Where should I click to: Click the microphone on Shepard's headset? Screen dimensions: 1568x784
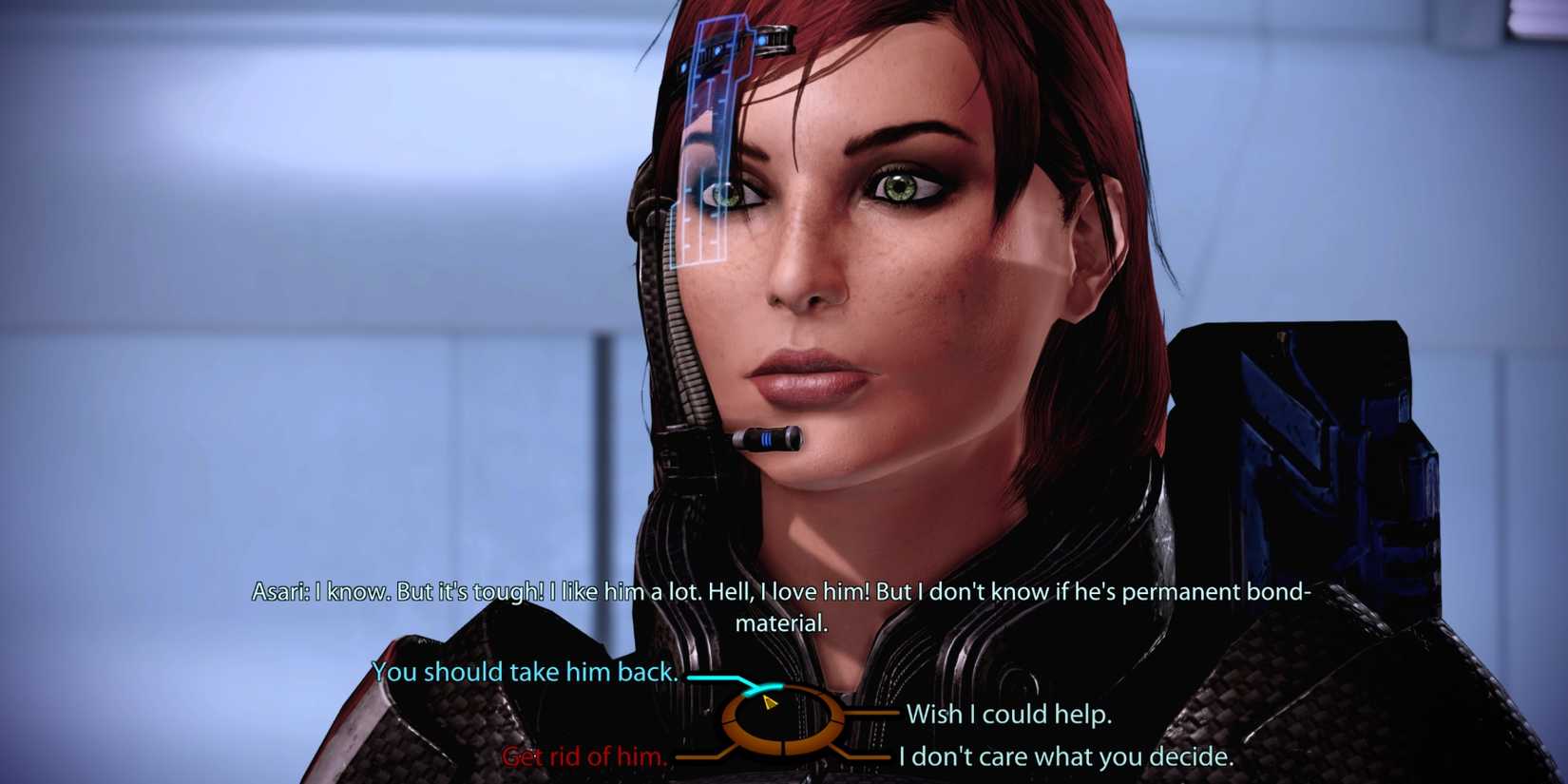[x=770, y=437]
